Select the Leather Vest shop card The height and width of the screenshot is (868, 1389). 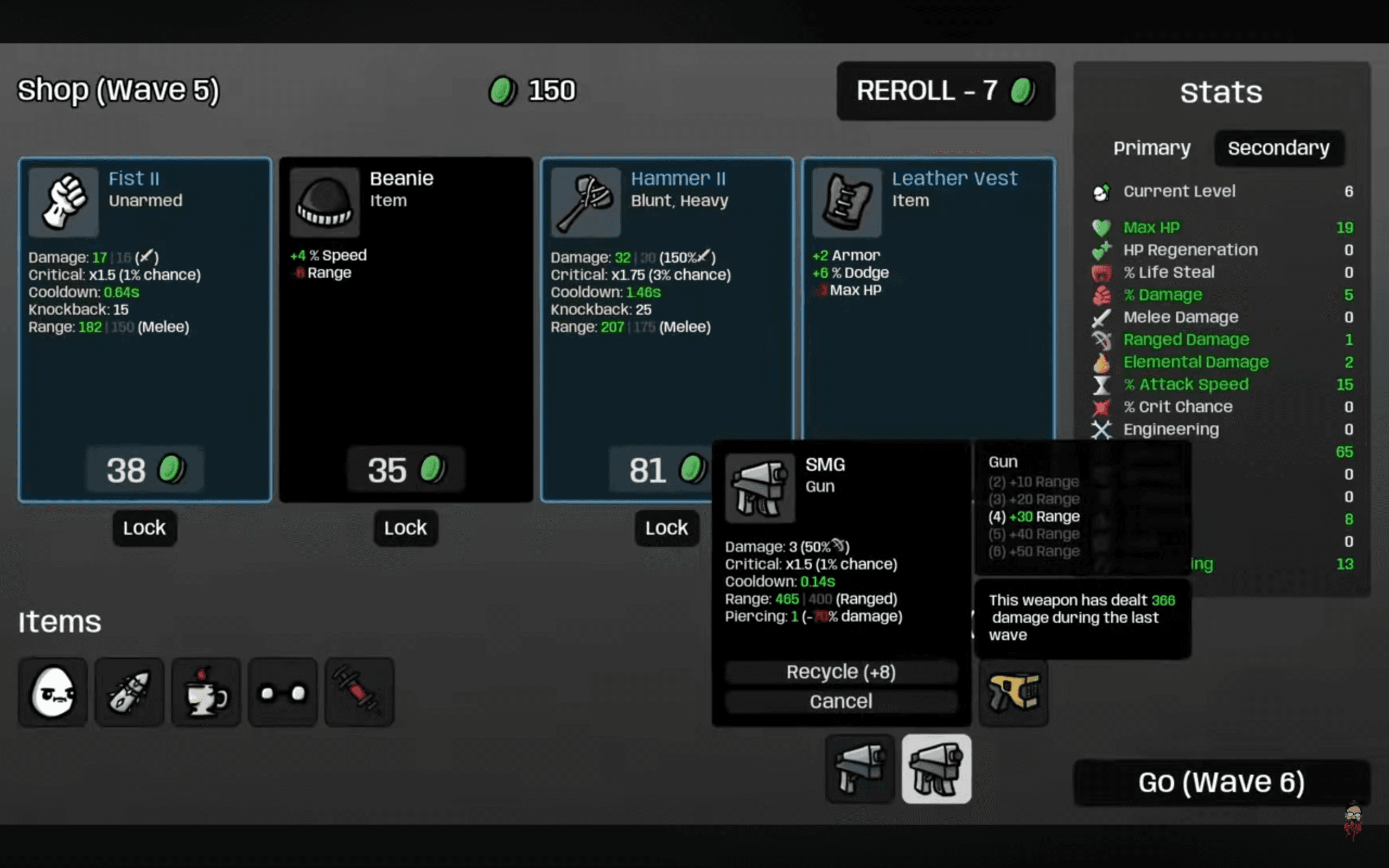pos(927,287)
